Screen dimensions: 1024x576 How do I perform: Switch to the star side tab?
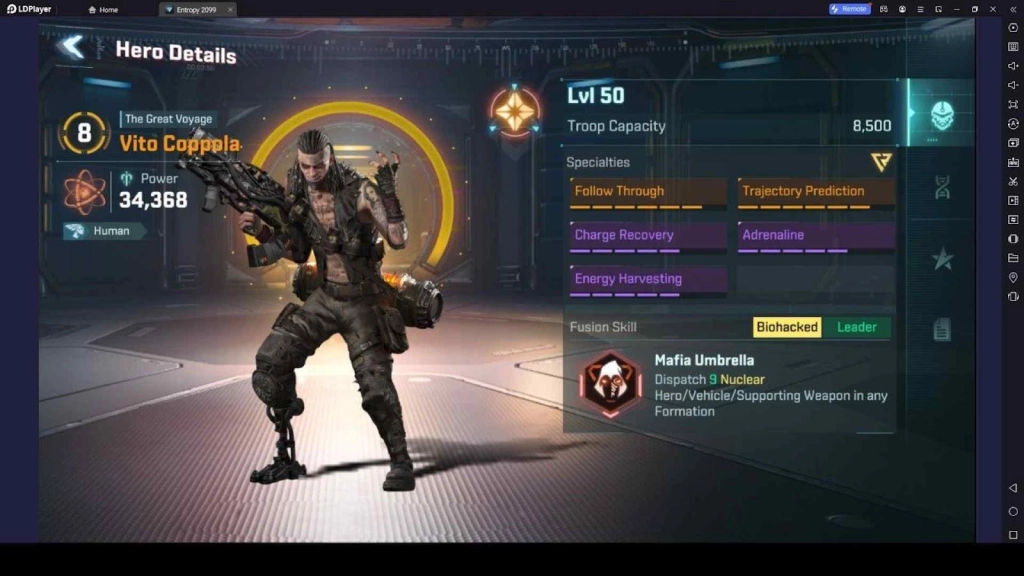[x=941, y=259]
